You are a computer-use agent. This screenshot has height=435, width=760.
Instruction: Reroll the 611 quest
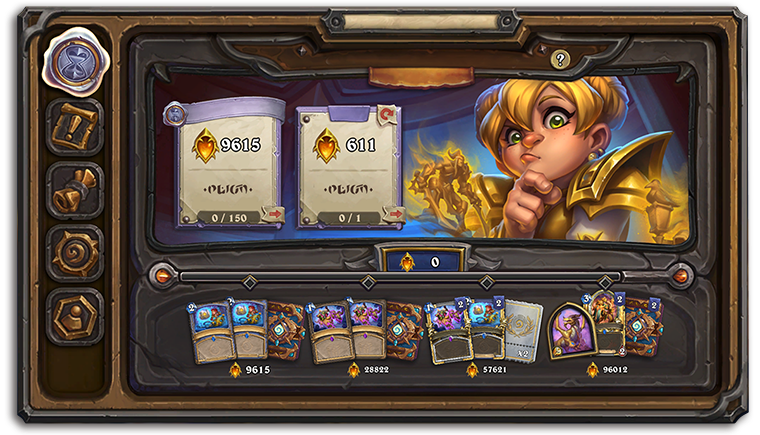tap(388, 114)
